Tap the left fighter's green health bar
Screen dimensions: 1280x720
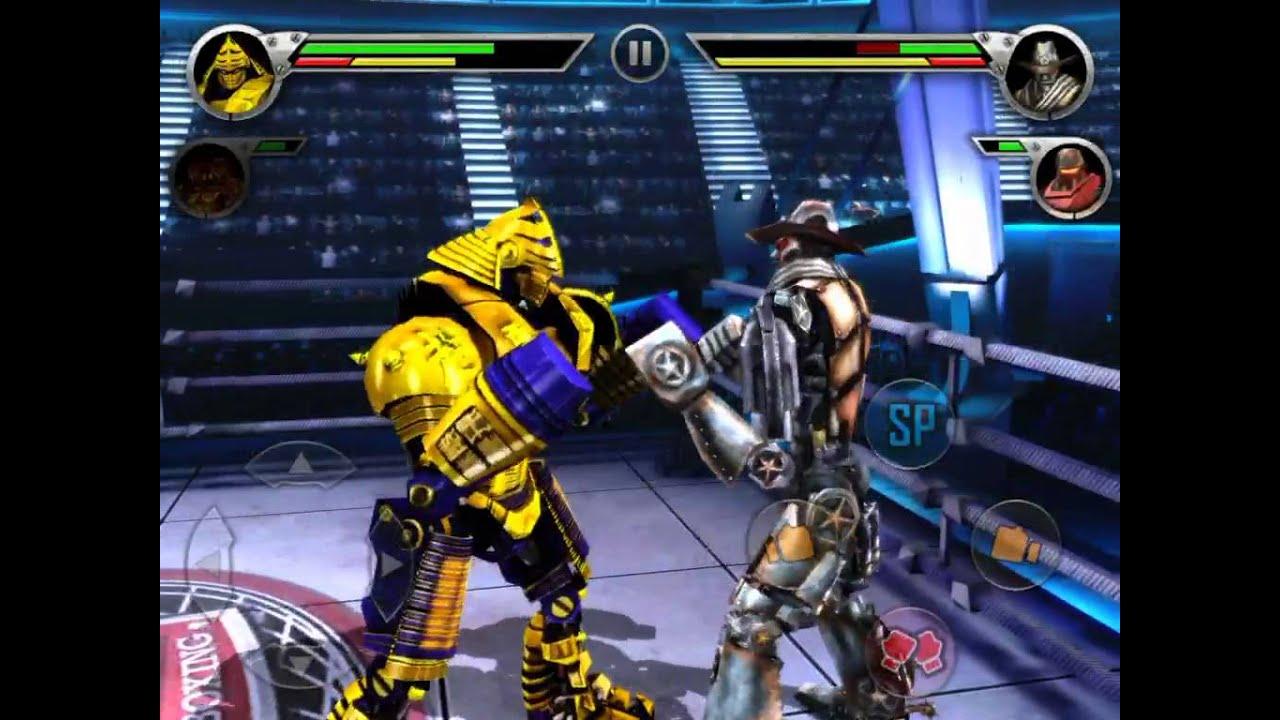pyautogui.click(x=400, y=47)
